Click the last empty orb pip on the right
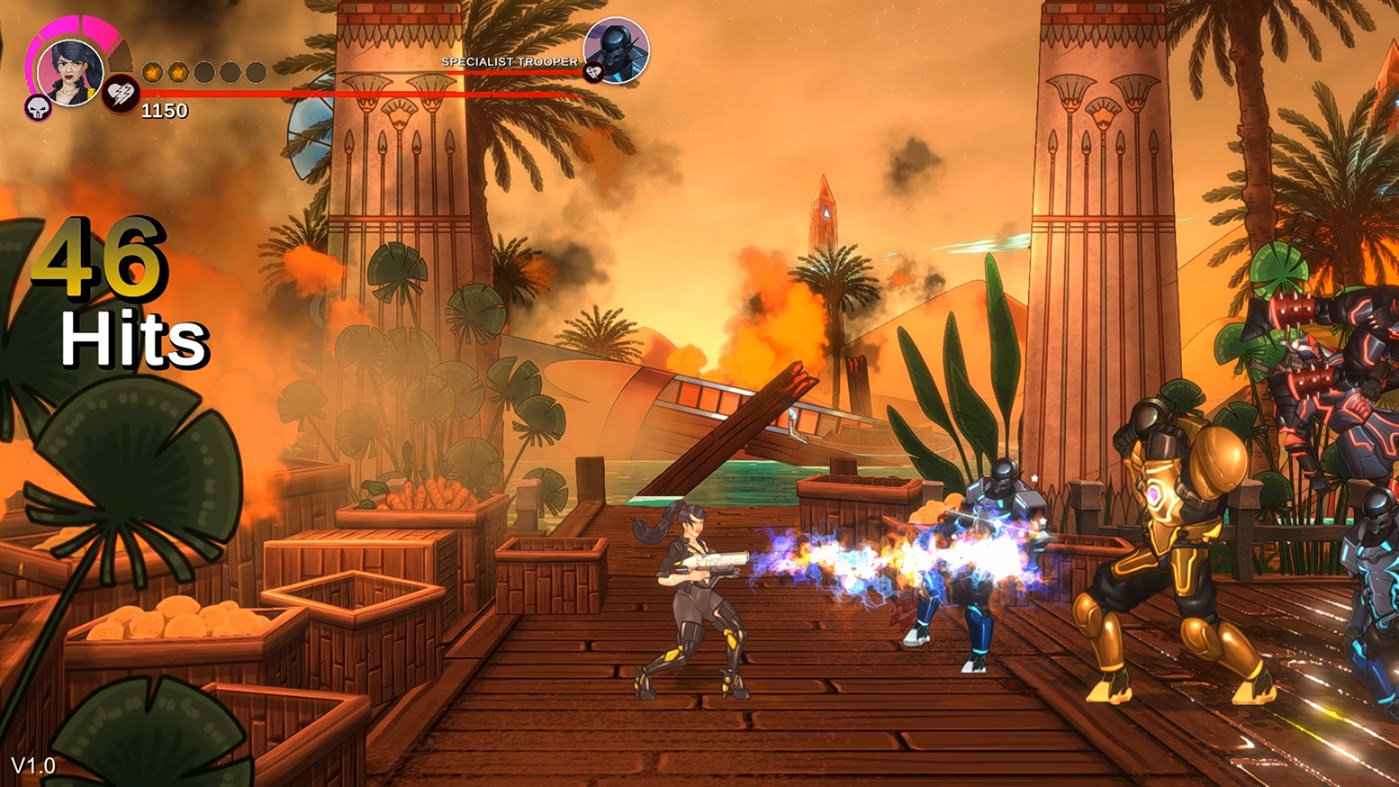 (x=255, y=72)
